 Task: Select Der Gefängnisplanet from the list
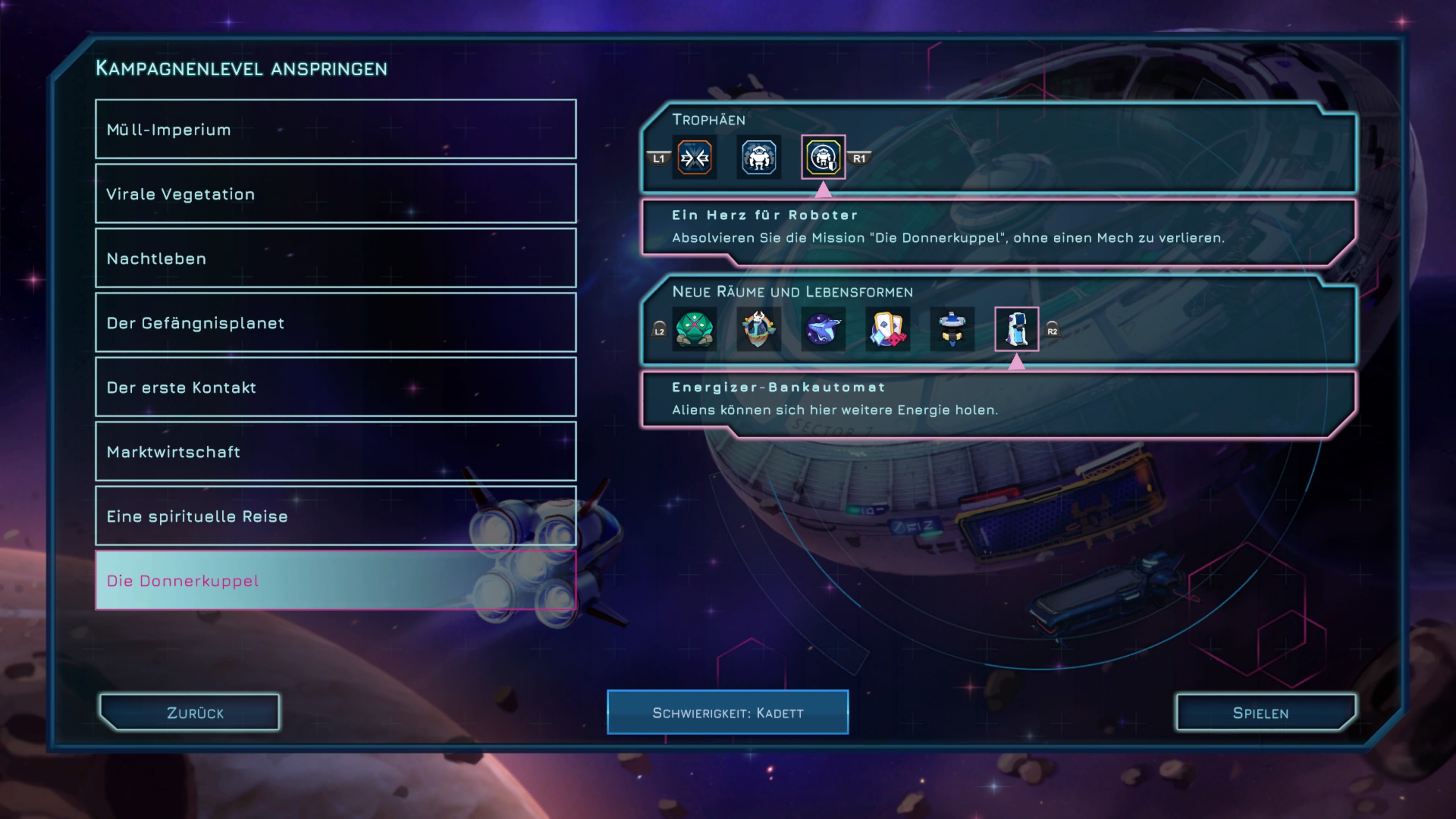(336, 323)
